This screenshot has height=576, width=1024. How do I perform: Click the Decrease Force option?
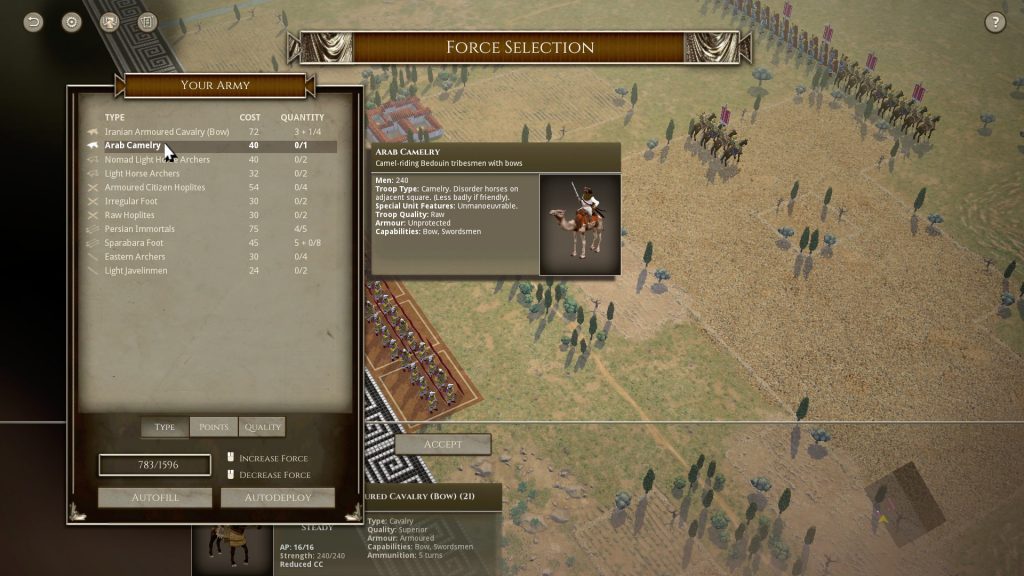[x=274, y=475]
